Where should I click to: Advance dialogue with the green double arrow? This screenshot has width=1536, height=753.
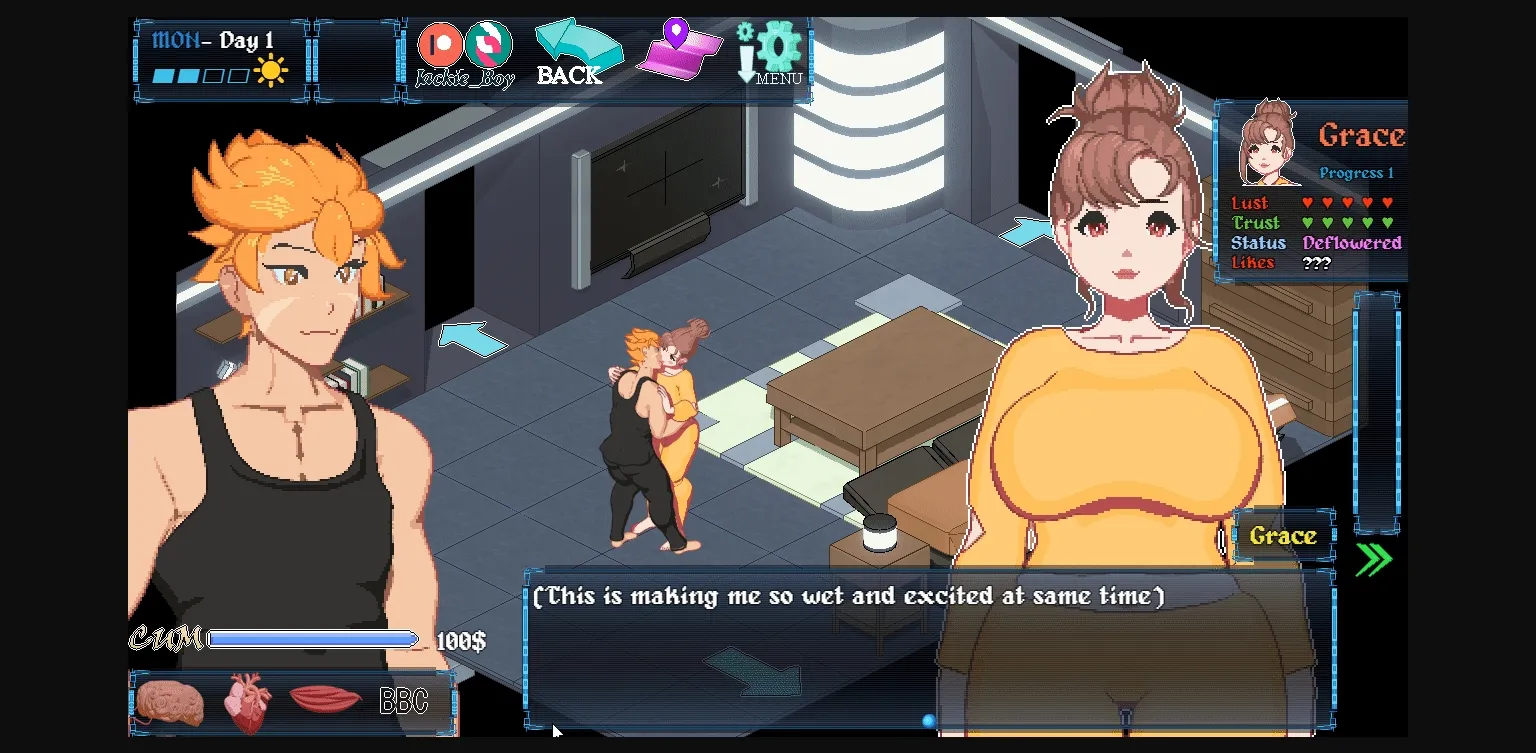[1374, 560]
